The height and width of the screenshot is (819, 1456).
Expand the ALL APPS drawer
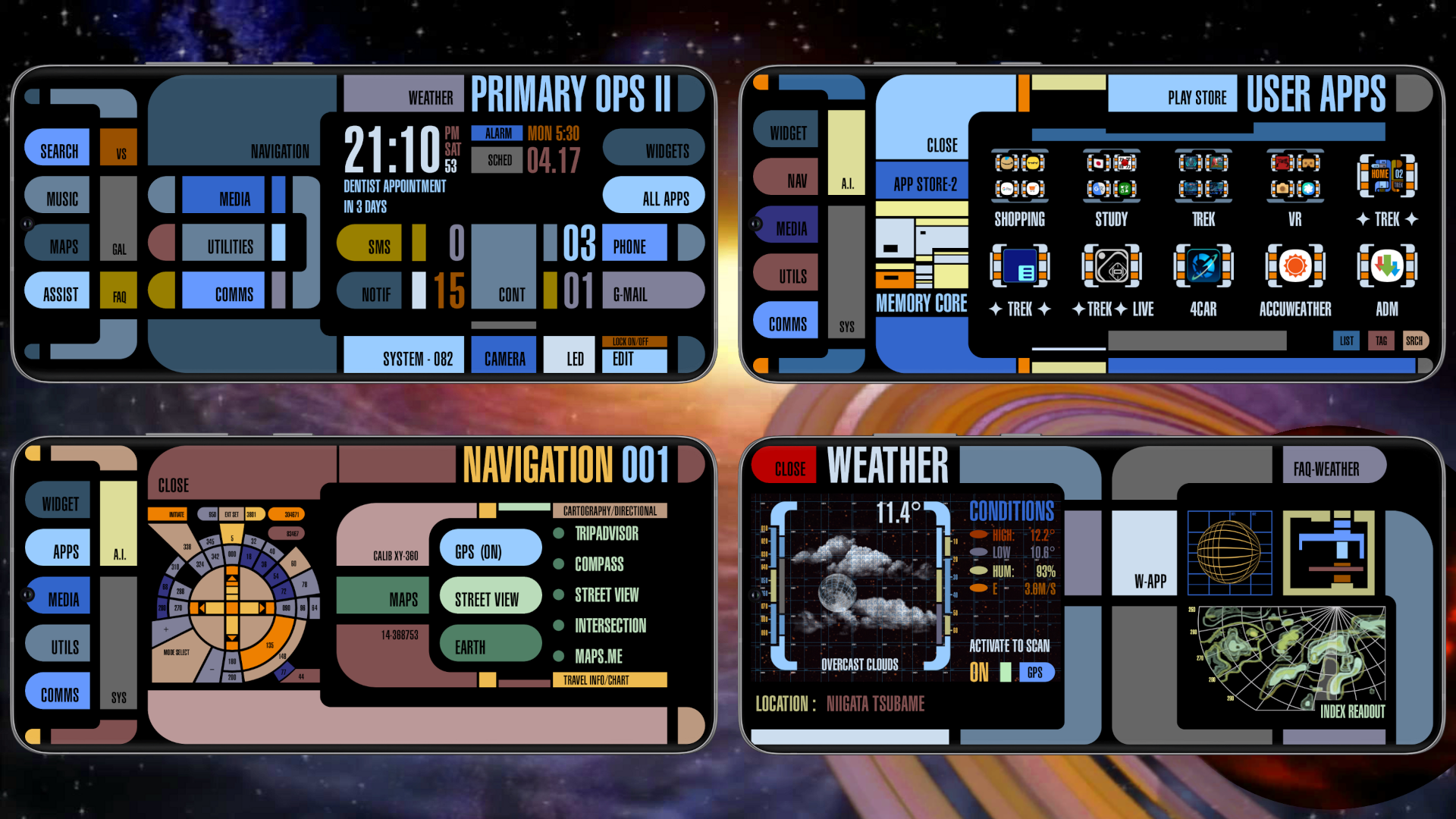[654, 196]
